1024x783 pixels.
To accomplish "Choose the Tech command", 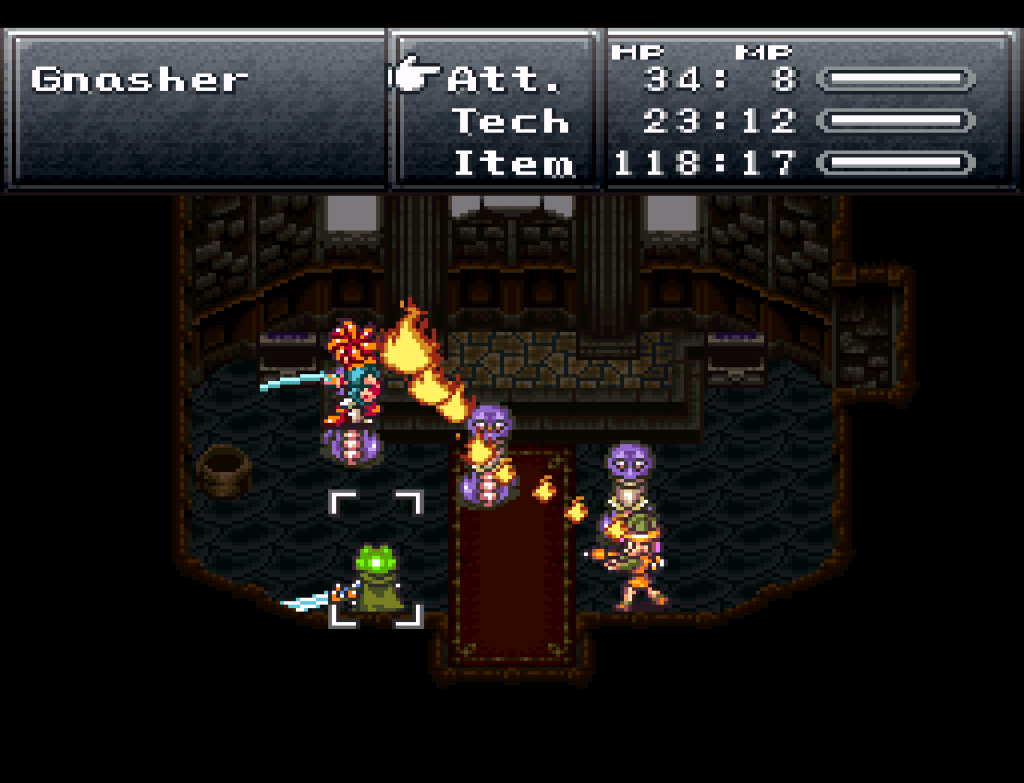I will click(x=510, y=121).
